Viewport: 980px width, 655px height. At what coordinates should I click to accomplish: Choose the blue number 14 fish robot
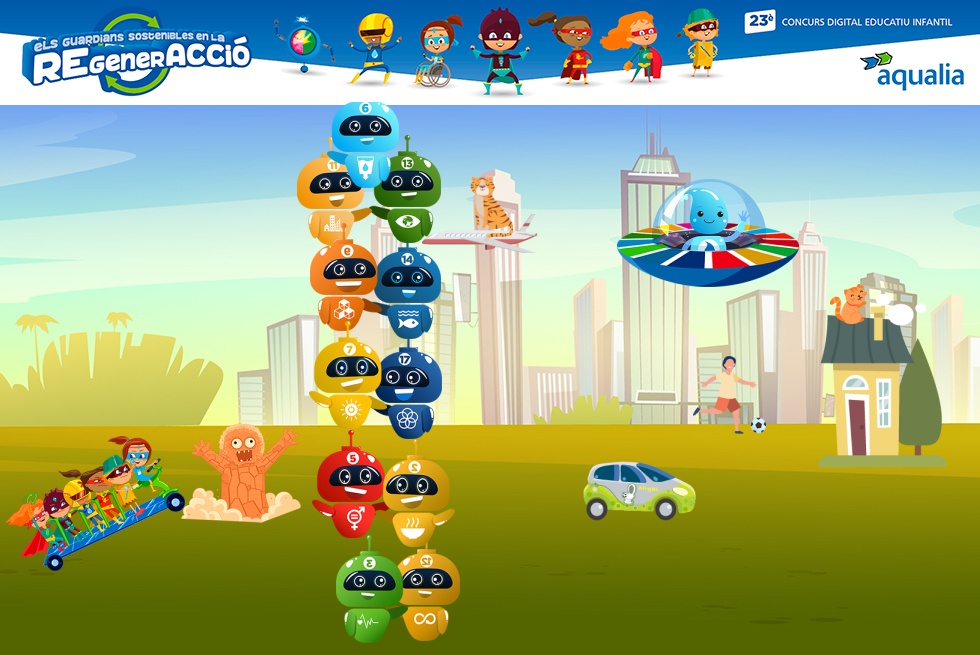pyautogui.click(x=408, y=288)
